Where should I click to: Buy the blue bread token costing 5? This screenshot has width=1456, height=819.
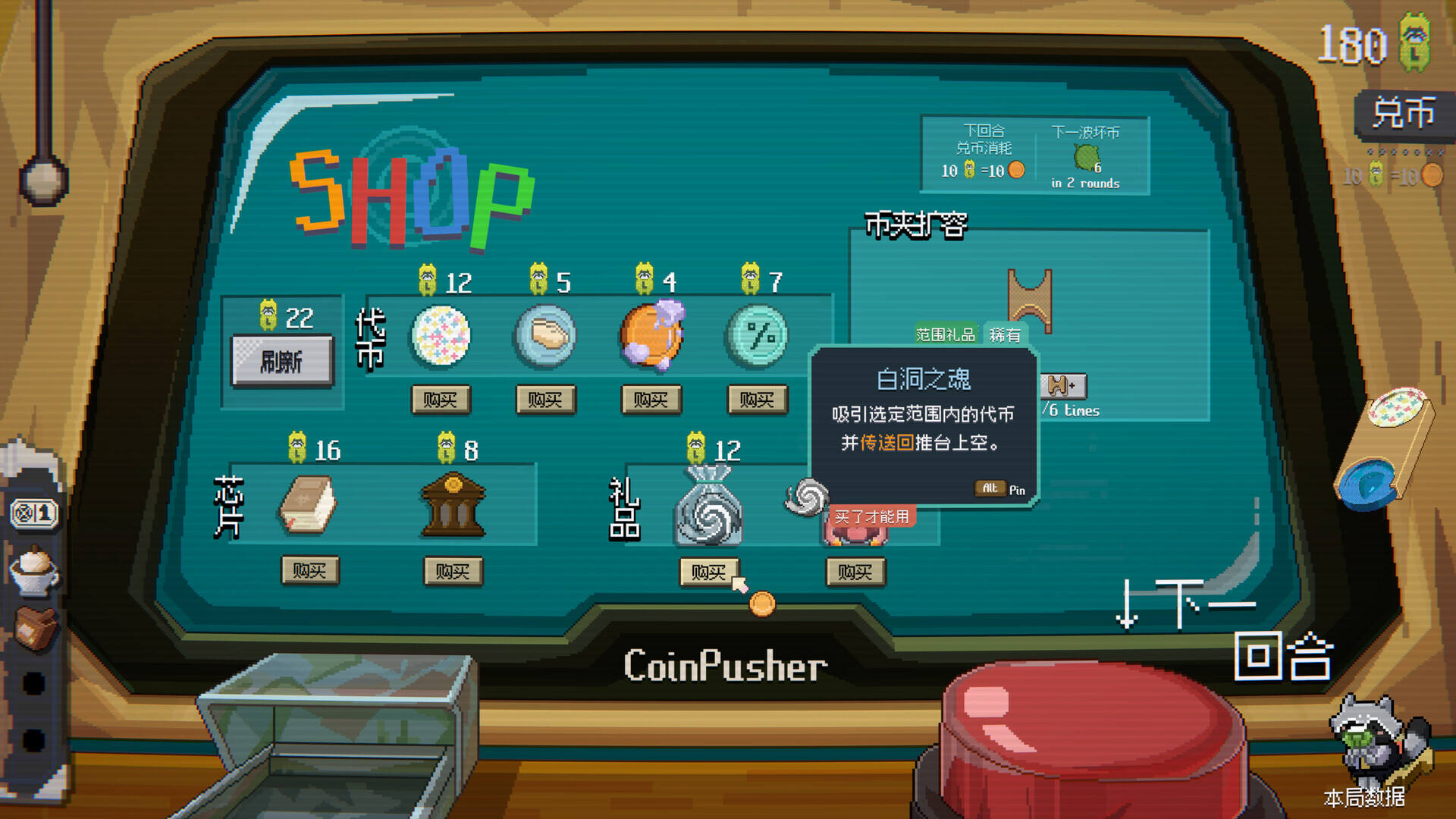pos(545,400)
